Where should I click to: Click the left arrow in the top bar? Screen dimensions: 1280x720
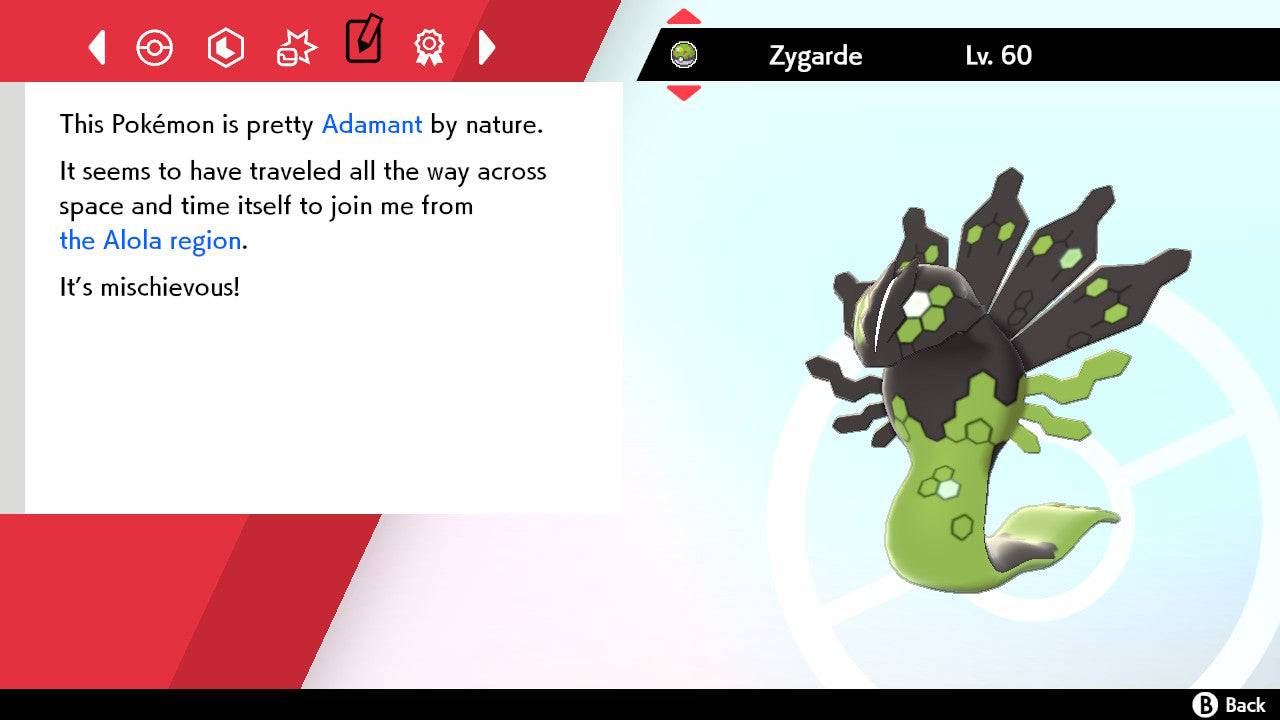pos(96,47)
